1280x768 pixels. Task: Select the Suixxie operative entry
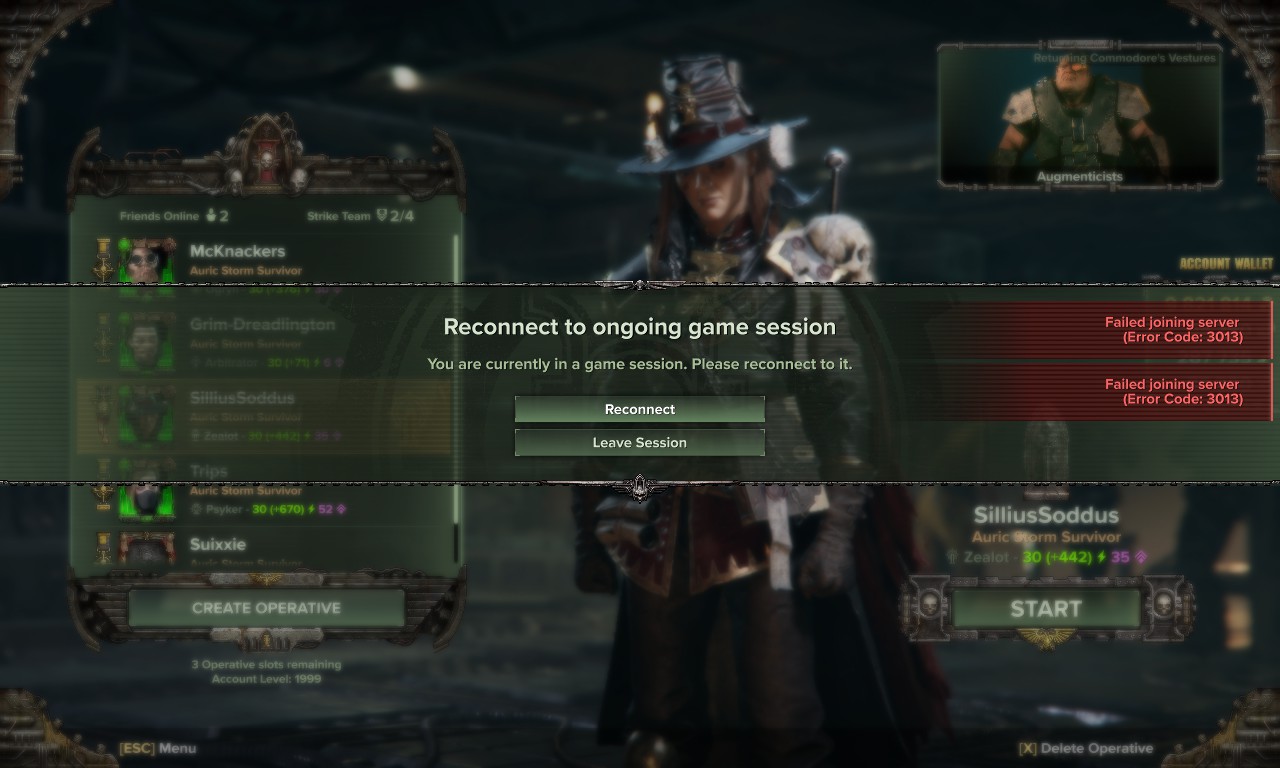pos(265,547)
